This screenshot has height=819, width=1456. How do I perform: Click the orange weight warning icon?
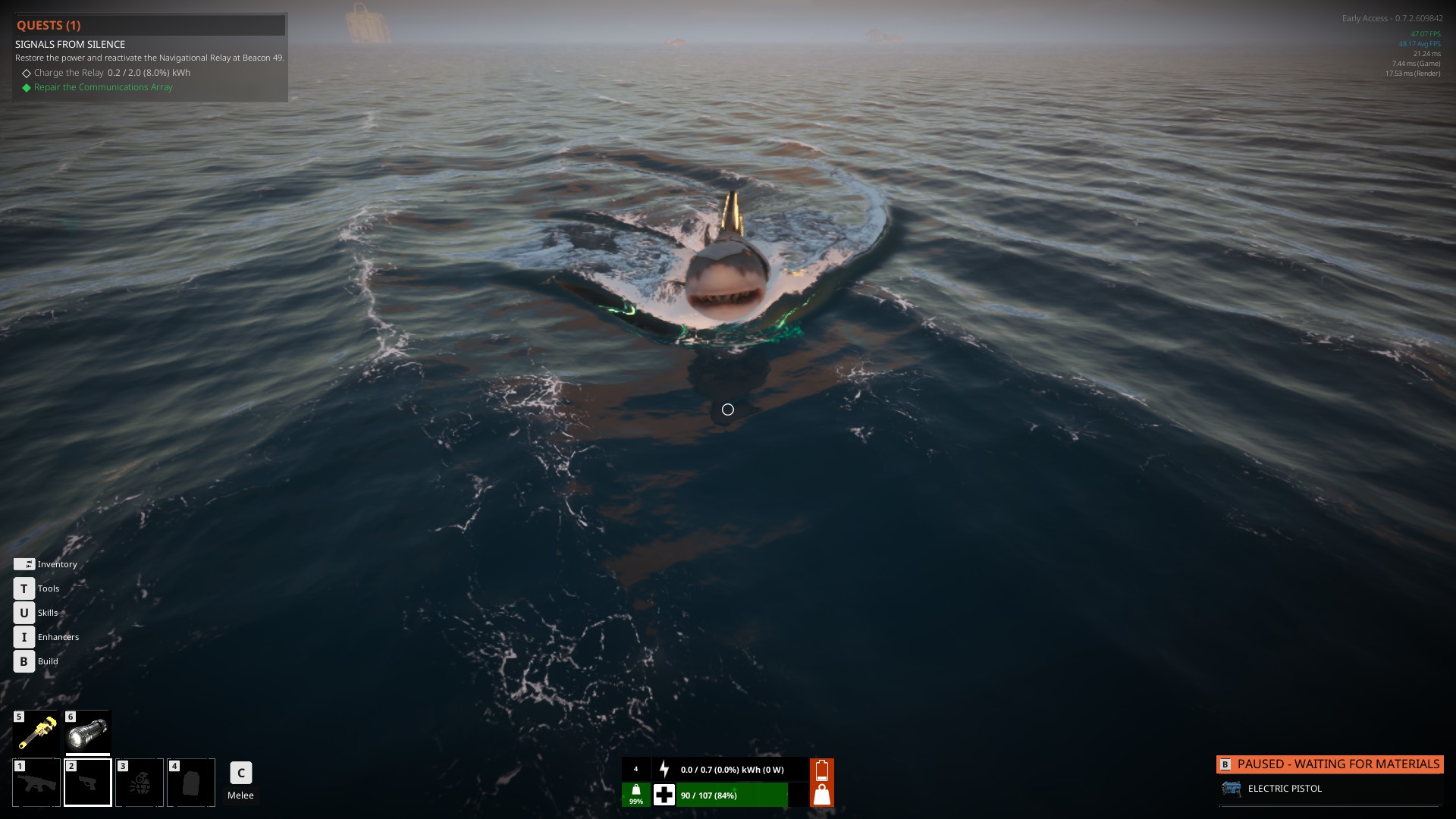(x=822, y=795)
